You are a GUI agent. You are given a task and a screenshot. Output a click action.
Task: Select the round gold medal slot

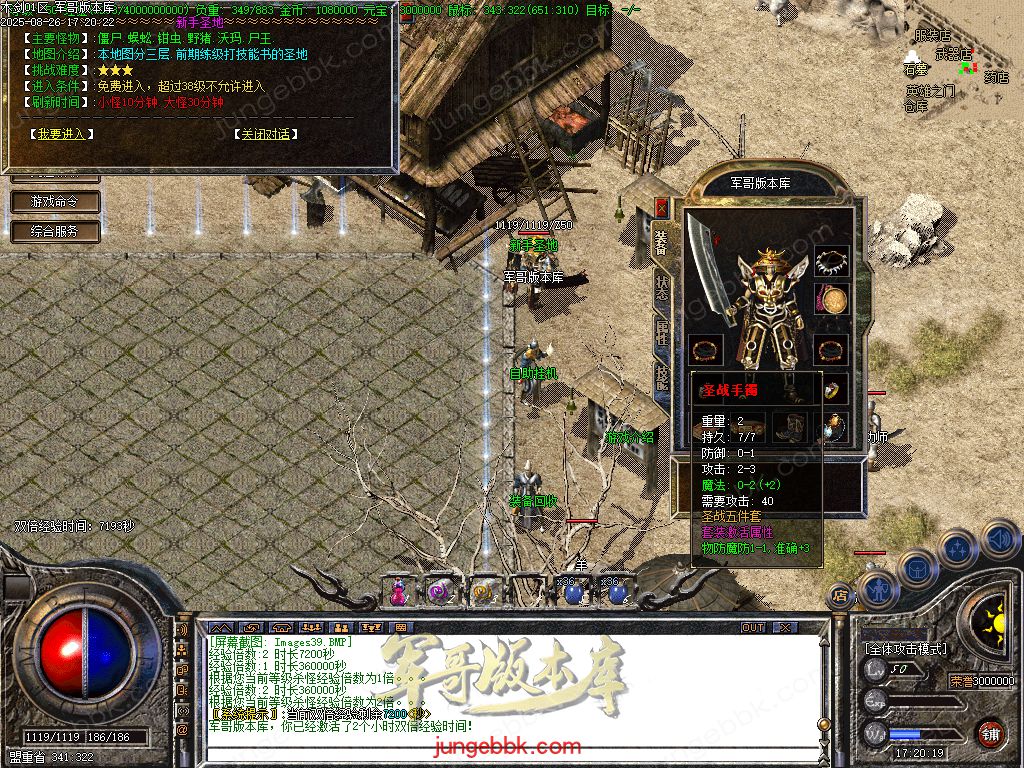point(831,298)
